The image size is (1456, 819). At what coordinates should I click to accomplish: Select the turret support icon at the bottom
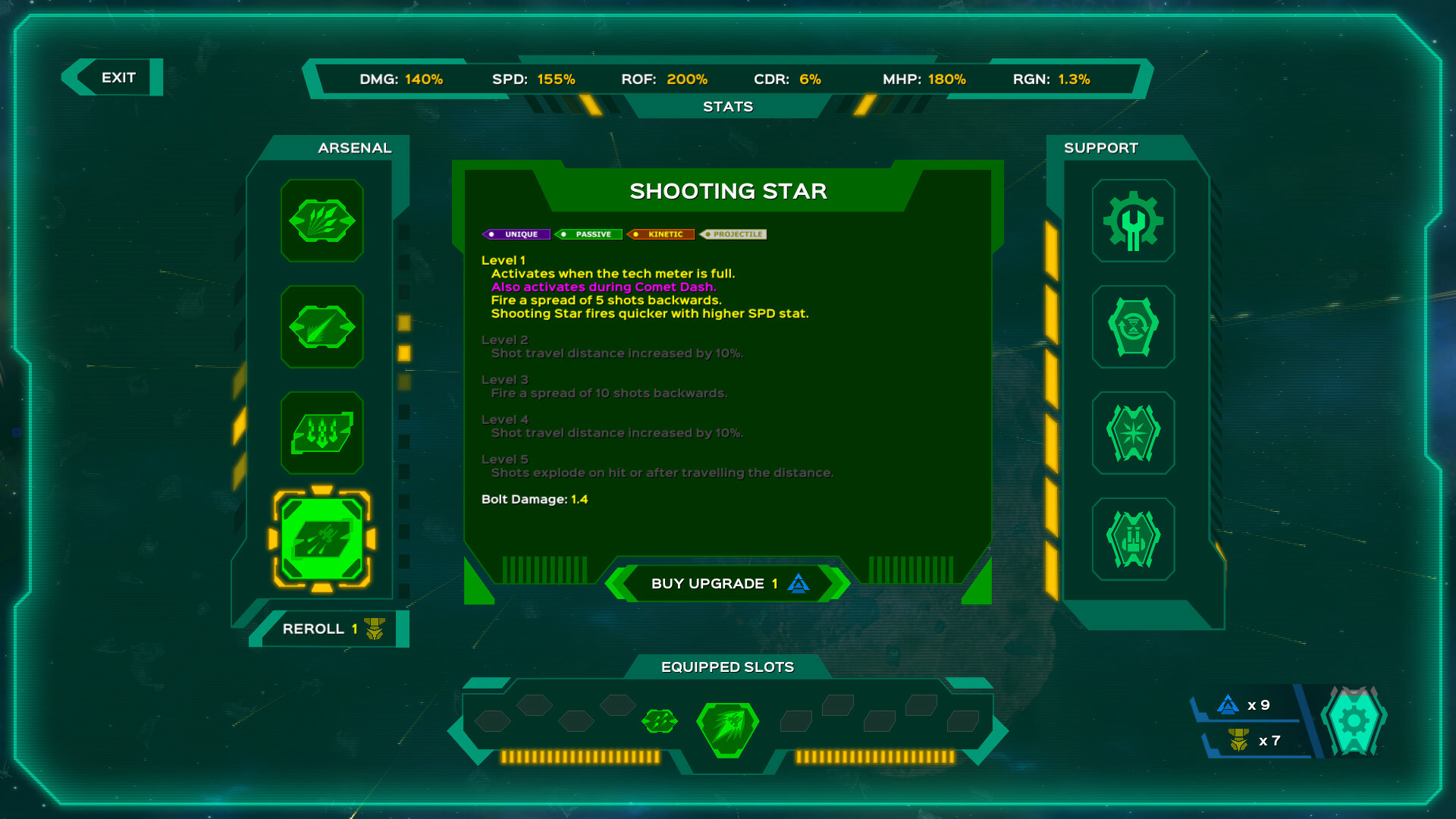1133,538
